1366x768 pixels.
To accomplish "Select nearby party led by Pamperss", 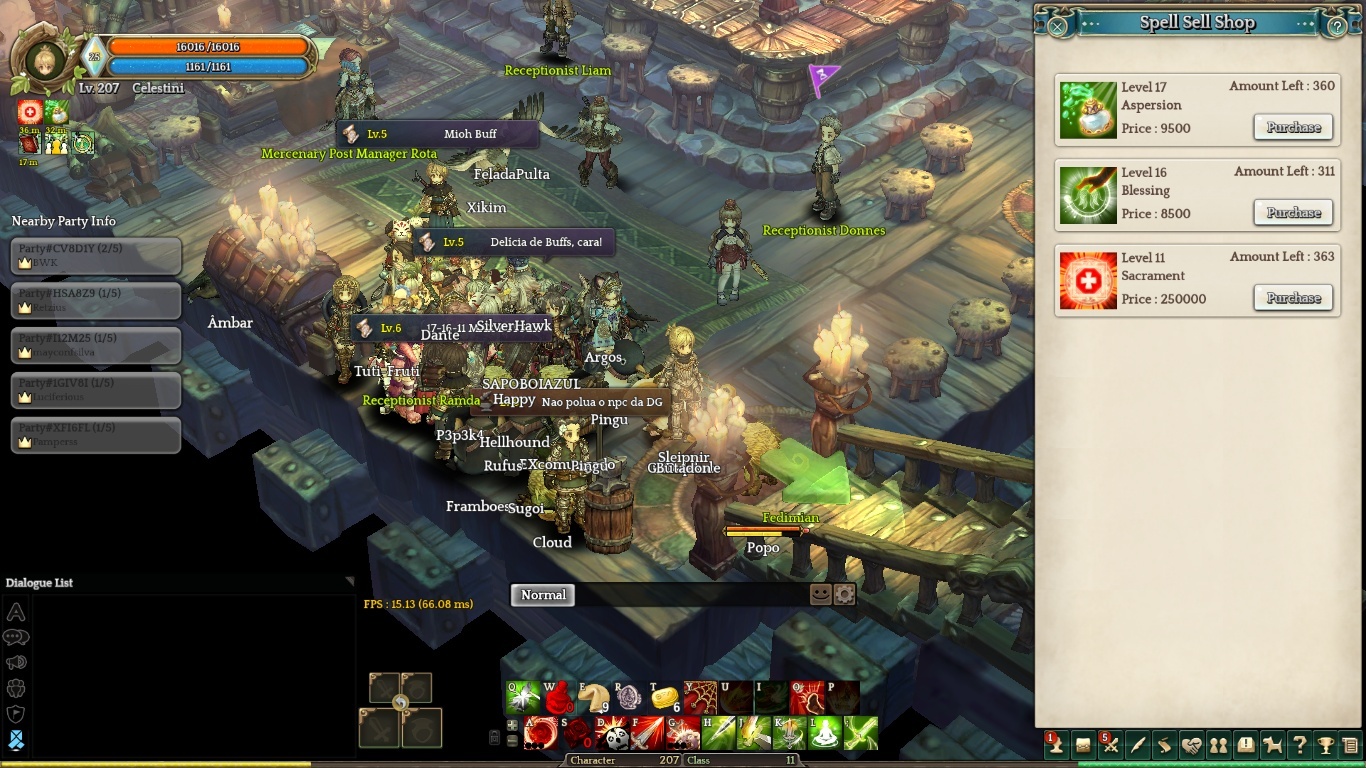I will tap(96, 435).
